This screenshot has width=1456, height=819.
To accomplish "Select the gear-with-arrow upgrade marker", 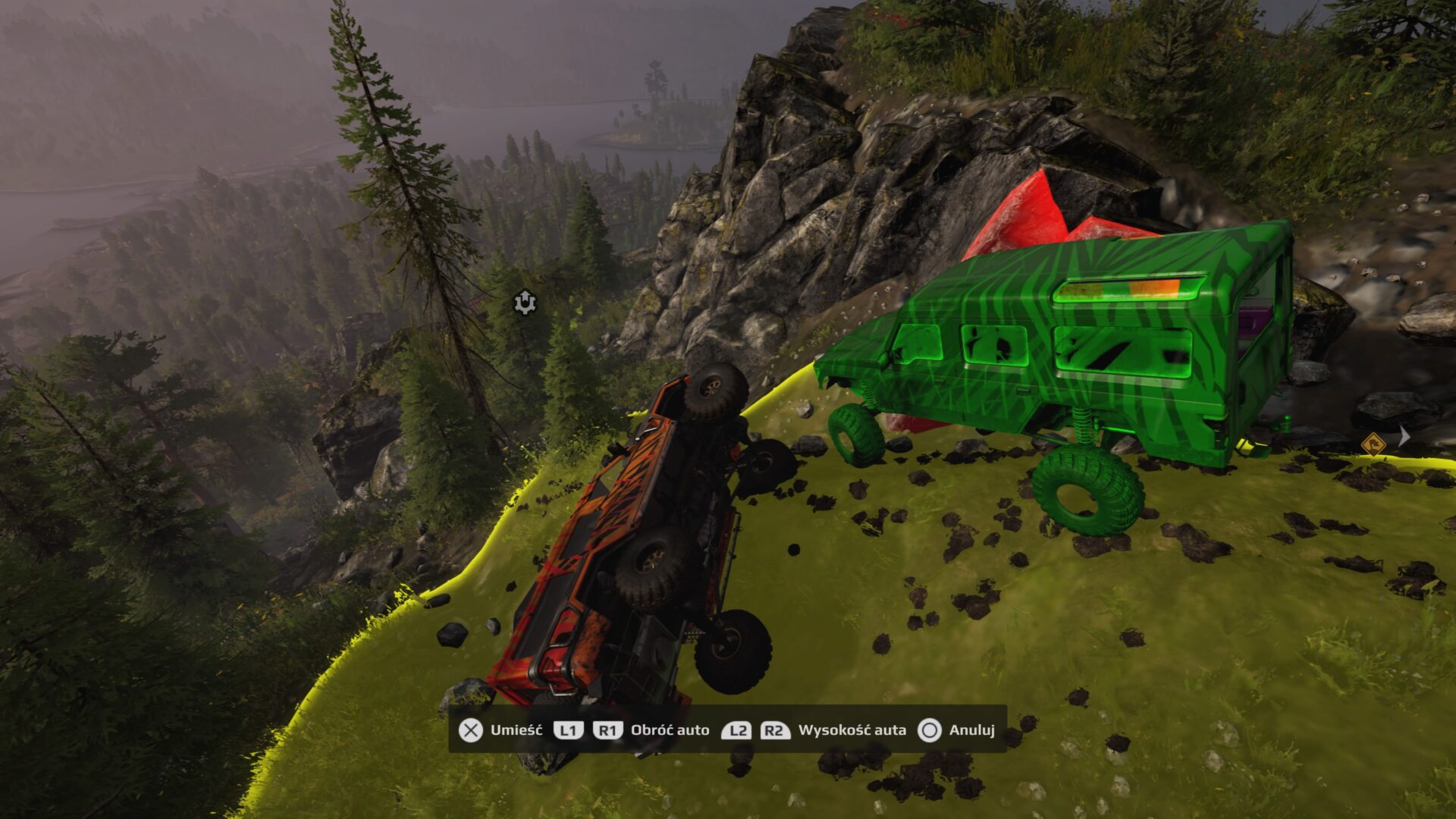I will coord(523,303).
